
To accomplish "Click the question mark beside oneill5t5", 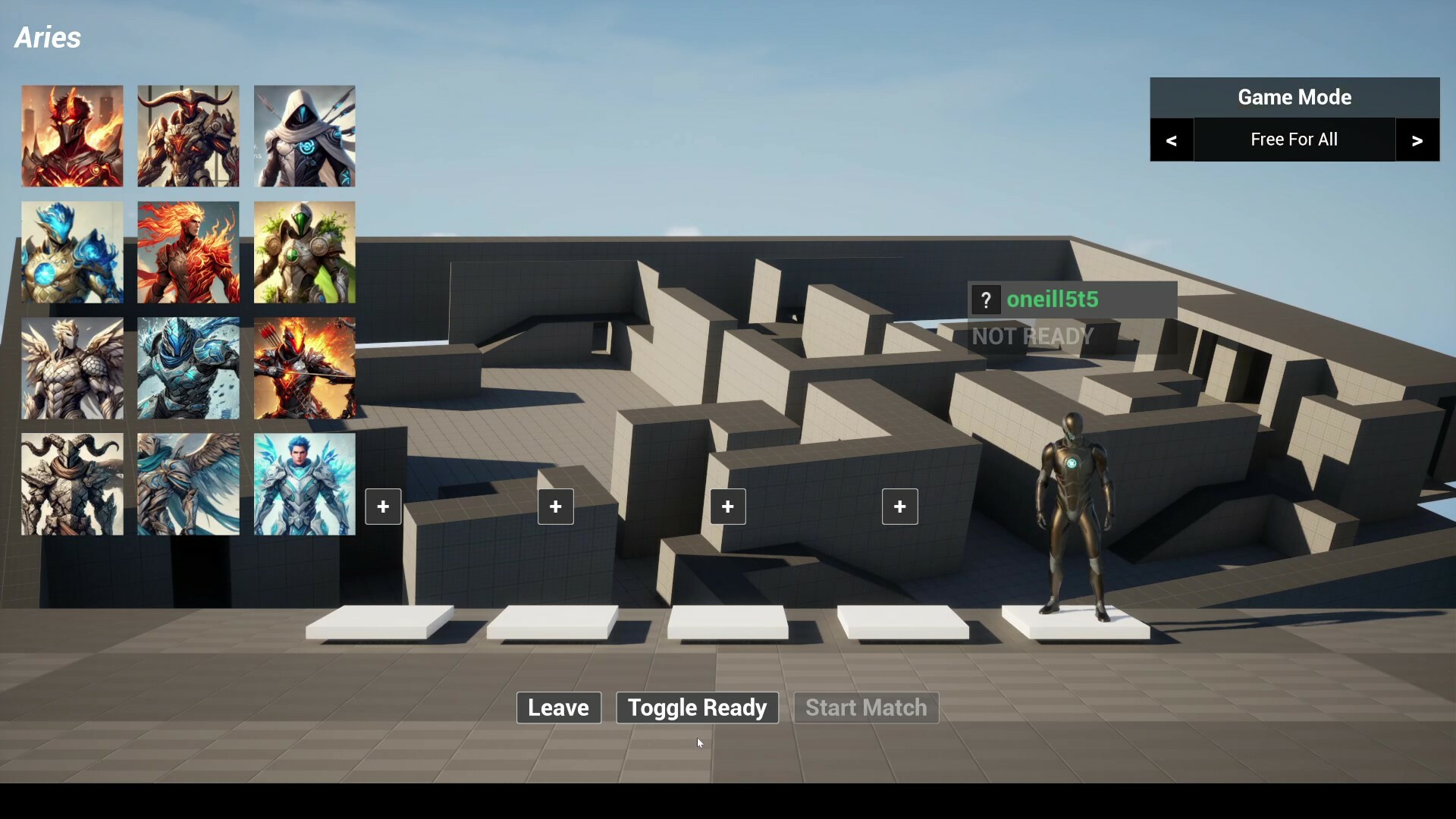I will 986,300.
